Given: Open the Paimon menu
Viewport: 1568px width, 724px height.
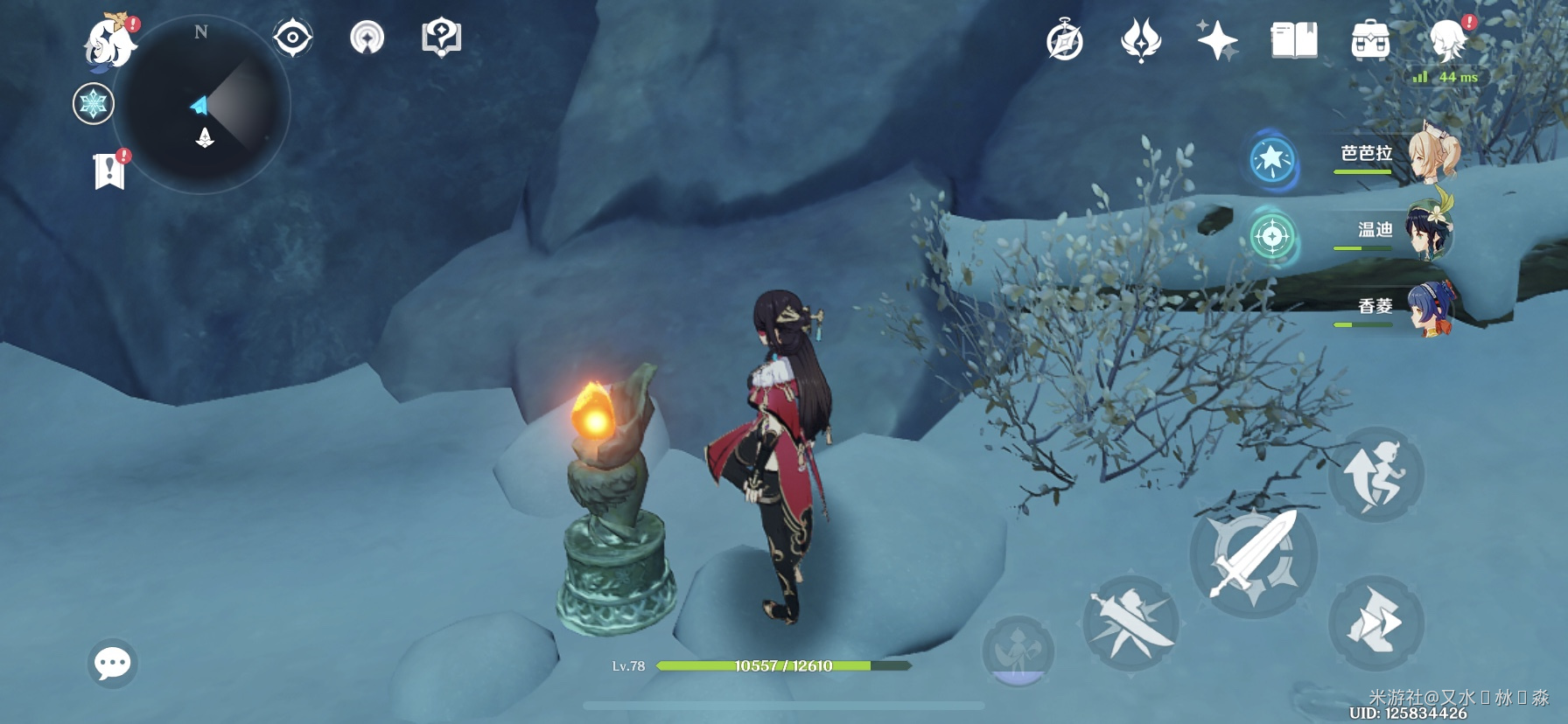Looking at the screenshot, I should pyautogui.click(x=111, y=41).
